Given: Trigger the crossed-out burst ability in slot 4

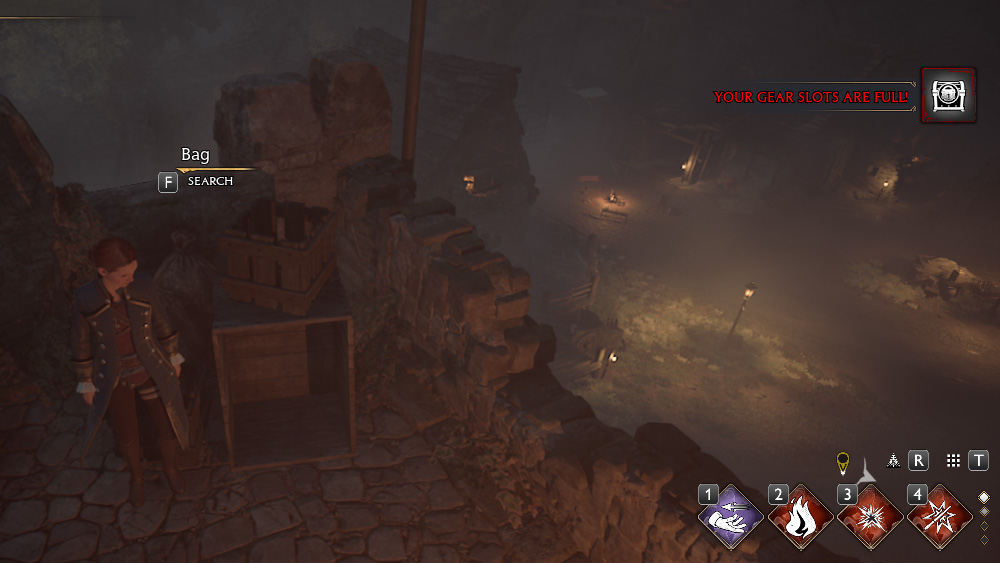Looking at the screenshot, I should pos(940,519).
